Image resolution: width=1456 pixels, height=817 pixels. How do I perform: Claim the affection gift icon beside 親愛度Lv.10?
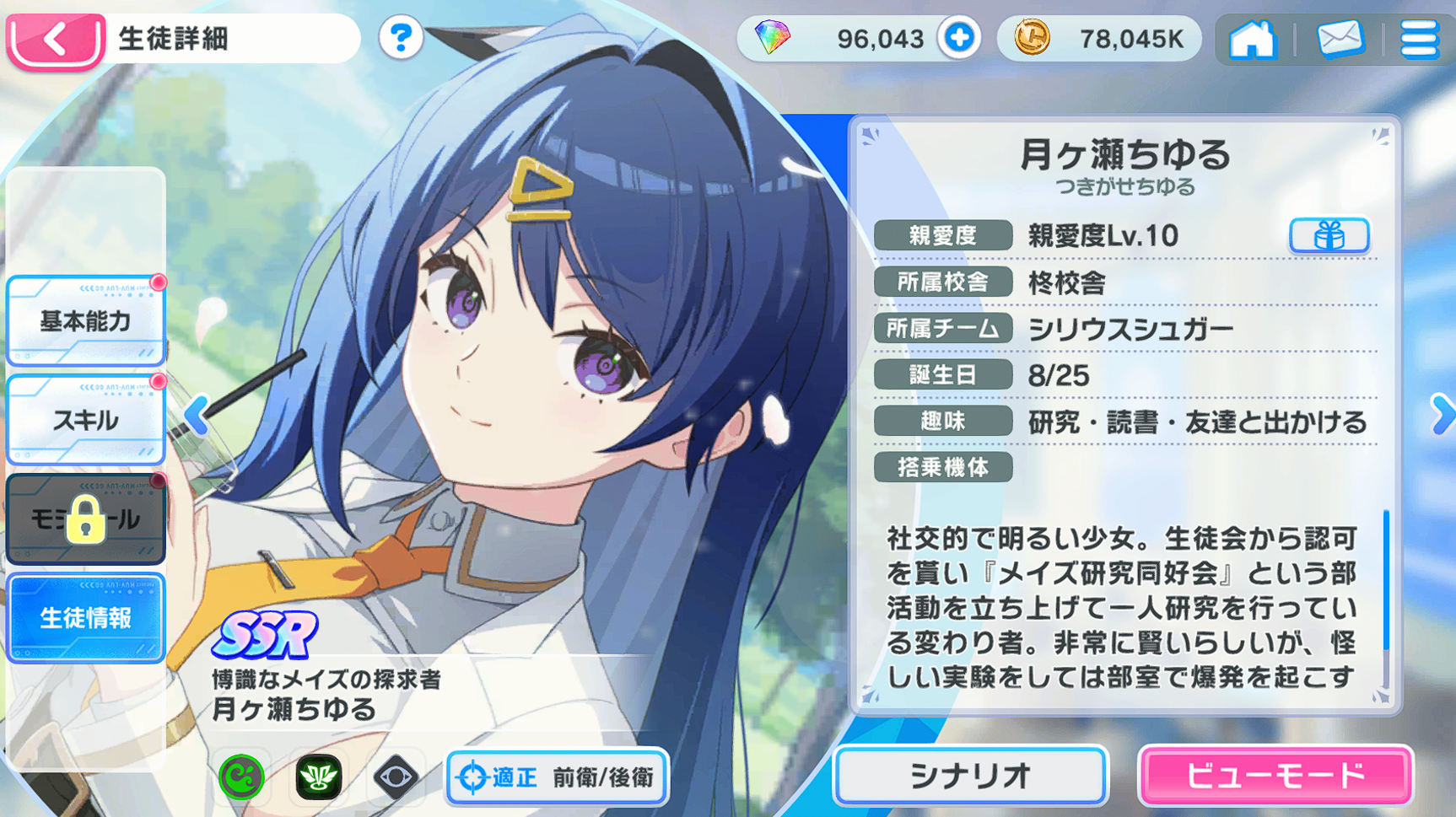click(1329, 236)
